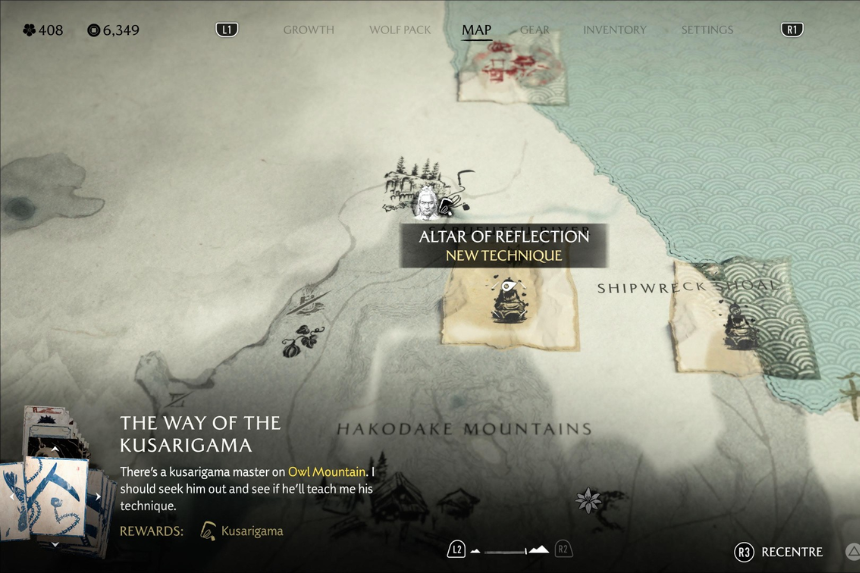Switch to the Growth tab
This screenshot has width=860, height=573.
(x=308, y=30)
